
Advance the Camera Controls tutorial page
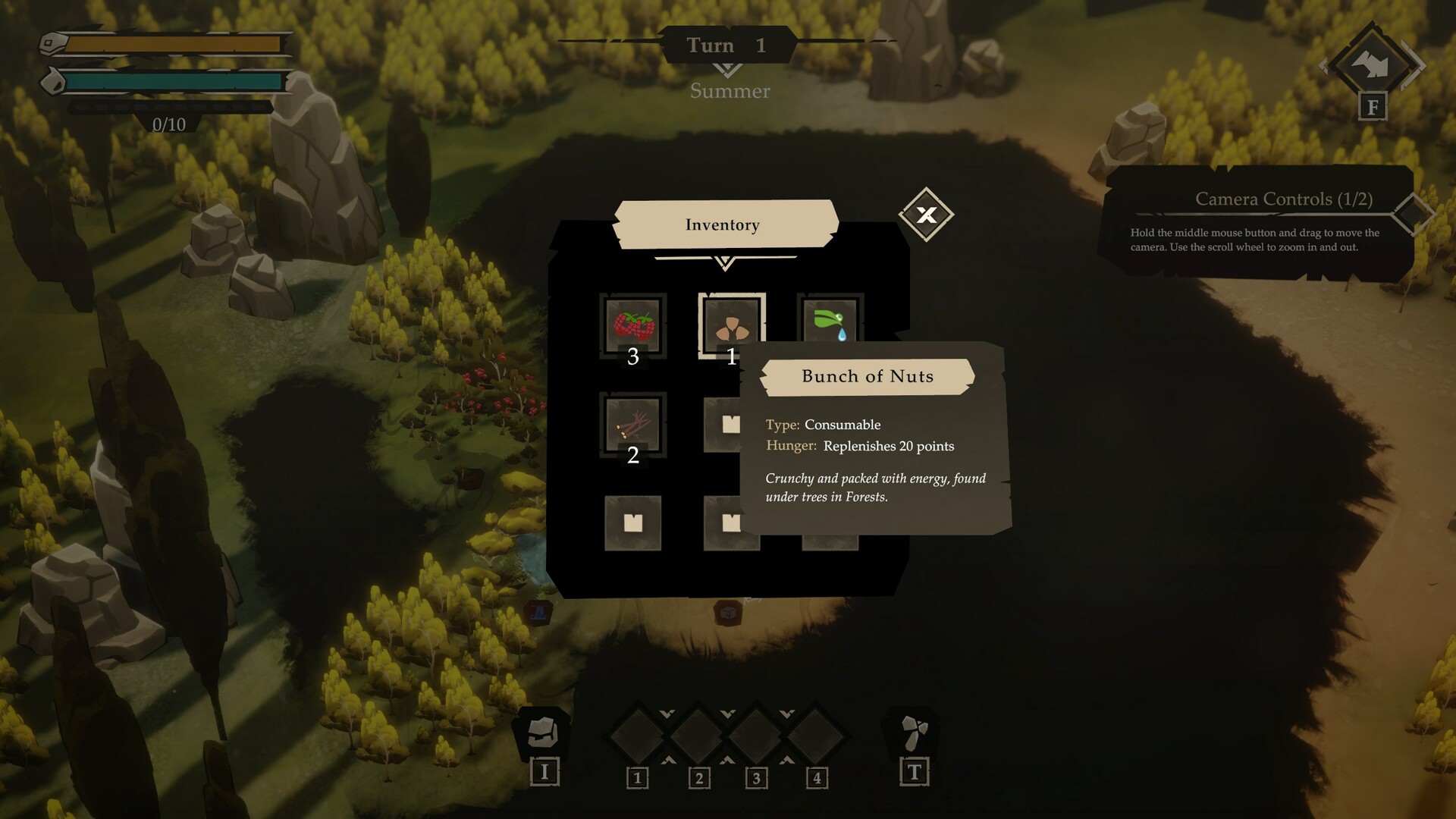pos(1414,214)
